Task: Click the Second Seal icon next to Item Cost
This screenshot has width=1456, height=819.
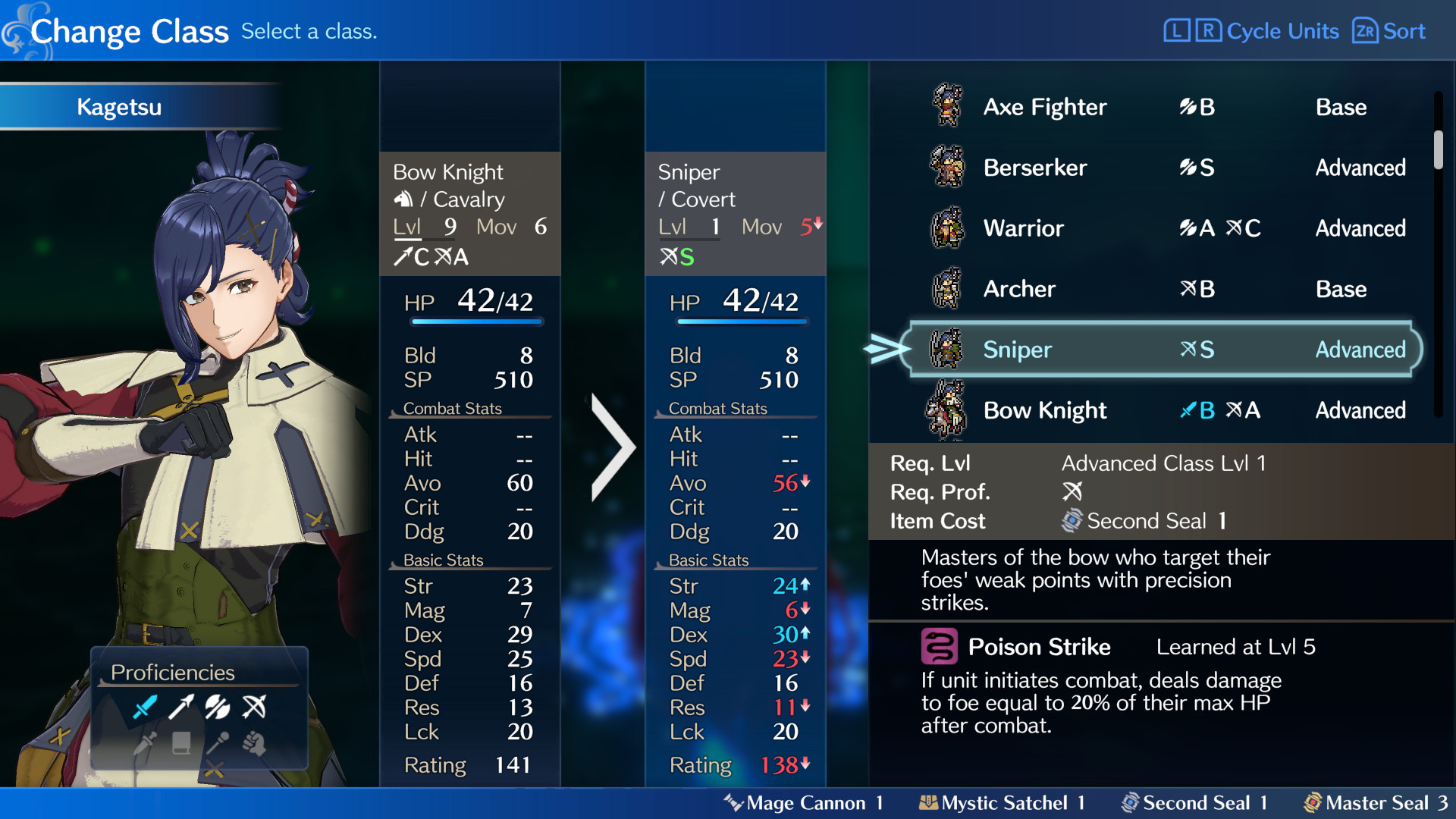Action: point(1072,520)
